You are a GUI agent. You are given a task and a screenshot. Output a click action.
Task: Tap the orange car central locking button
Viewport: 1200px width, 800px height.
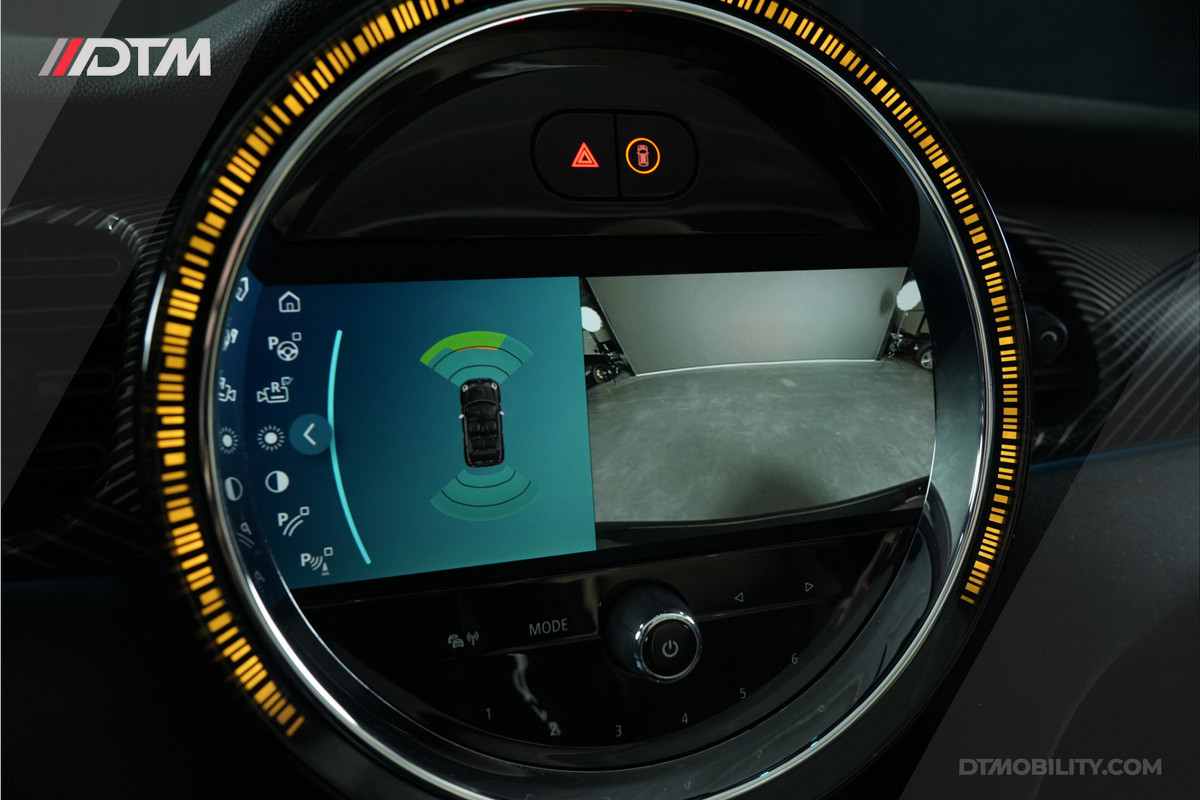click(643, 155)
